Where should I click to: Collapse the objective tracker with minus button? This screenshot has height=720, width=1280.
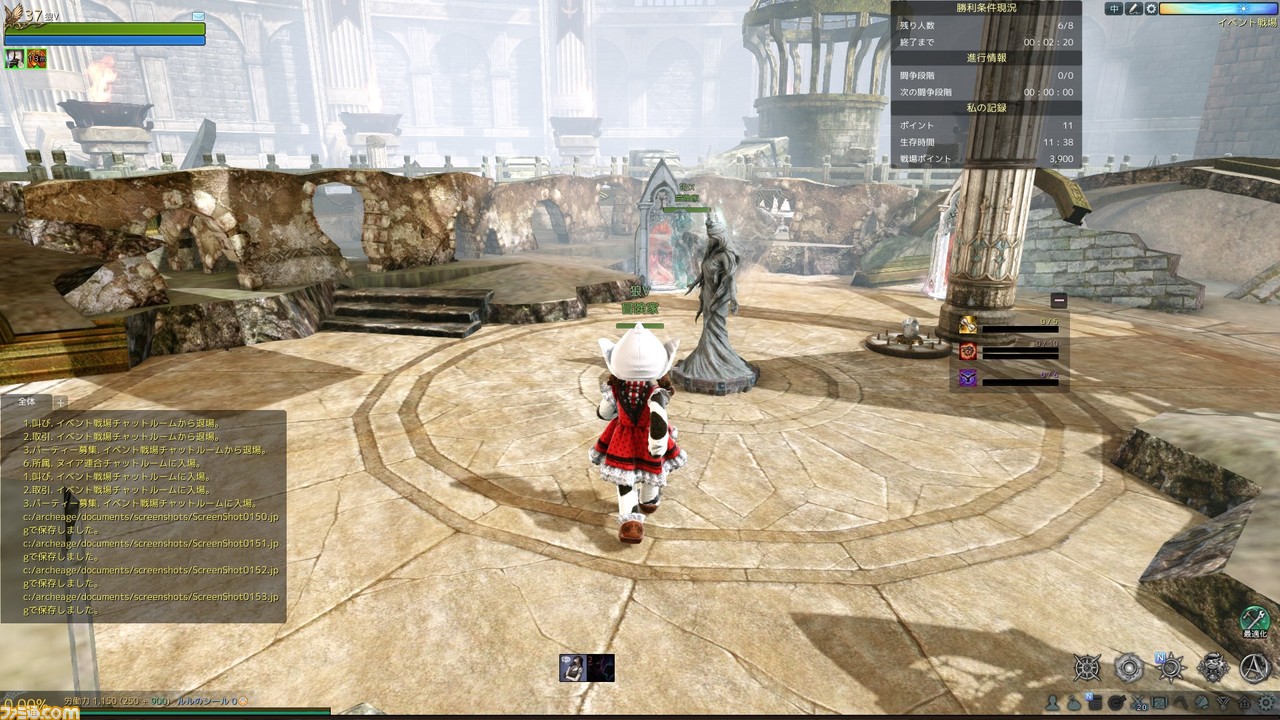(x=1059, y=300)
